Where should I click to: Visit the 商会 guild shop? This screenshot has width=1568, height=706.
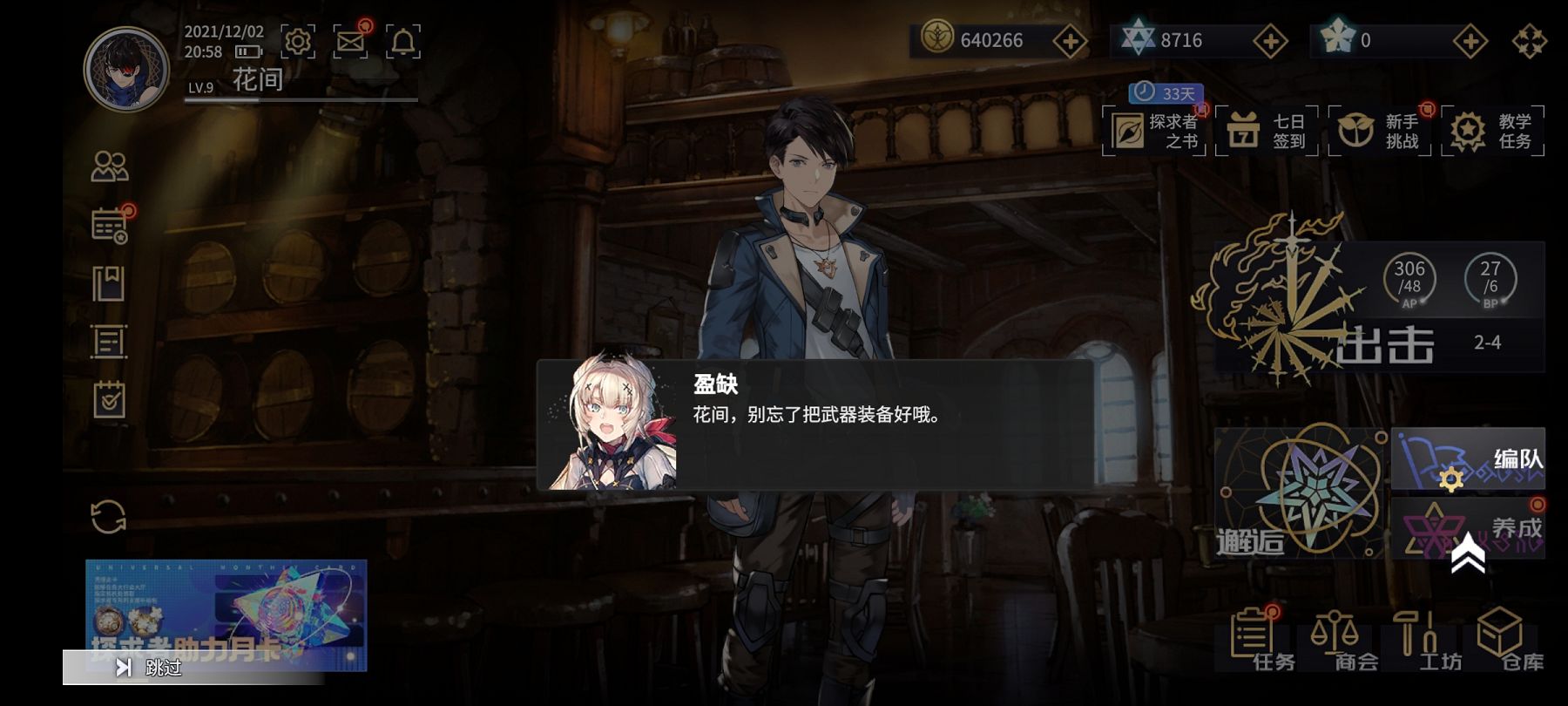tap(1341, 641)
